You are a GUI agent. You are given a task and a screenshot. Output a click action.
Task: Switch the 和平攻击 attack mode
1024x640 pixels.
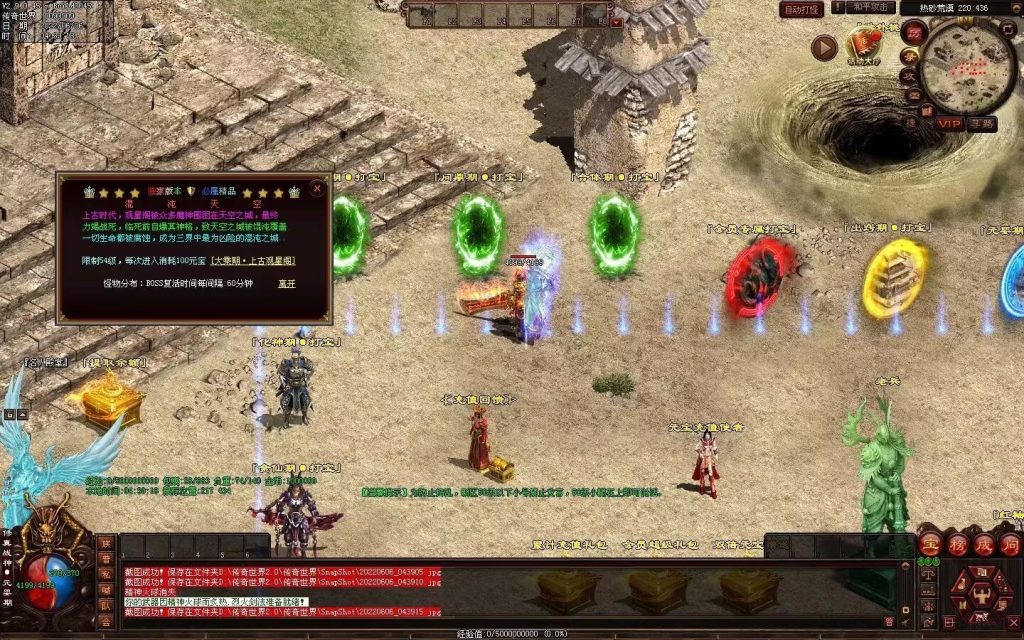coord(869,8)
